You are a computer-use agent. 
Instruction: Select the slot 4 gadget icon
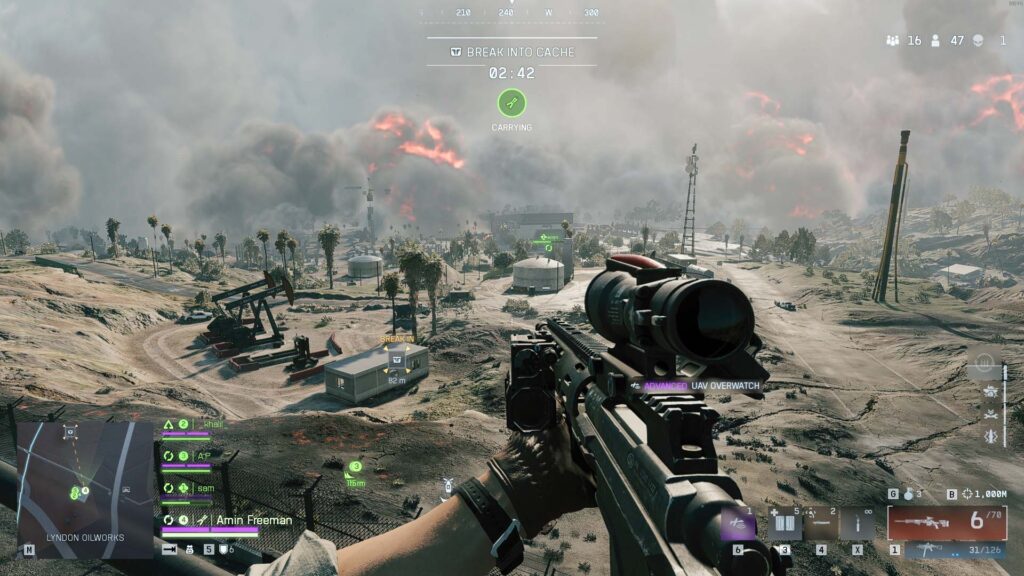coord(821,524)
